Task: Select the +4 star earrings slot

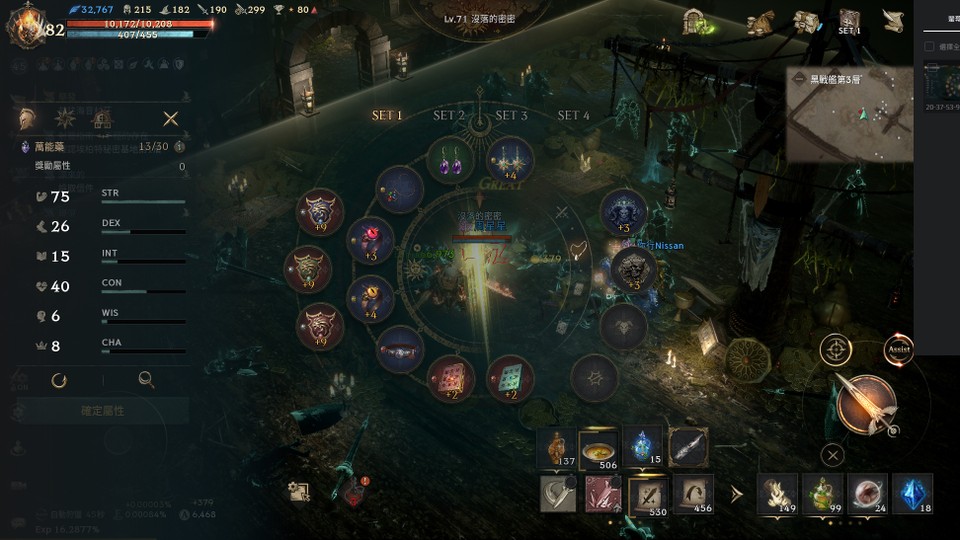Action: click(510, 159)
